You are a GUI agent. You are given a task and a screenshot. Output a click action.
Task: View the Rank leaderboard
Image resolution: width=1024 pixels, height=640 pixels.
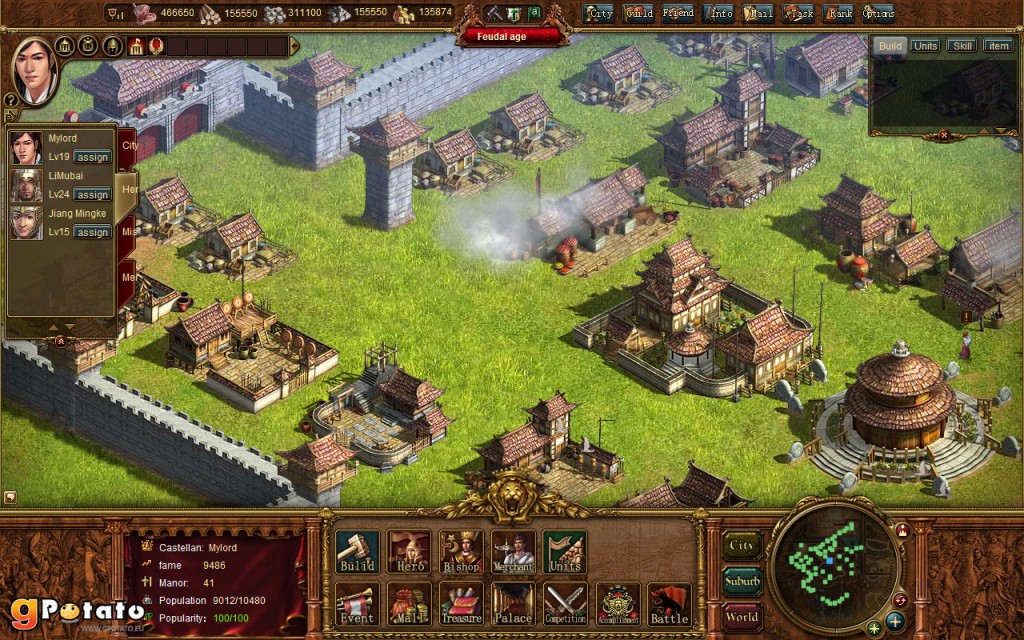(838, 13)
